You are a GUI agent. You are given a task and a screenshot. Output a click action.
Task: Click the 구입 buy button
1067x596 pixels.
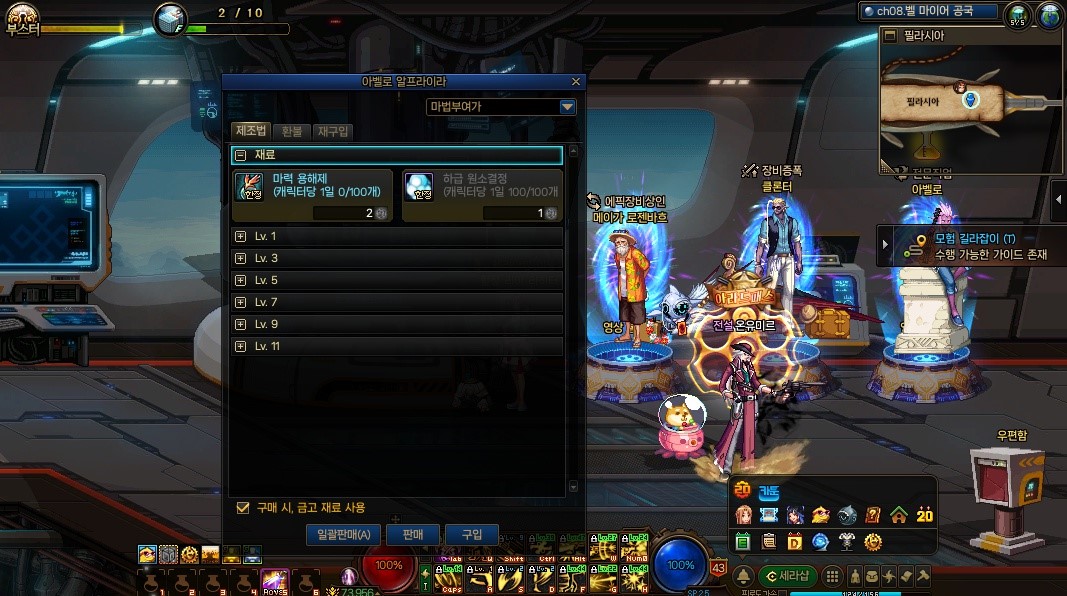(472, 535)
